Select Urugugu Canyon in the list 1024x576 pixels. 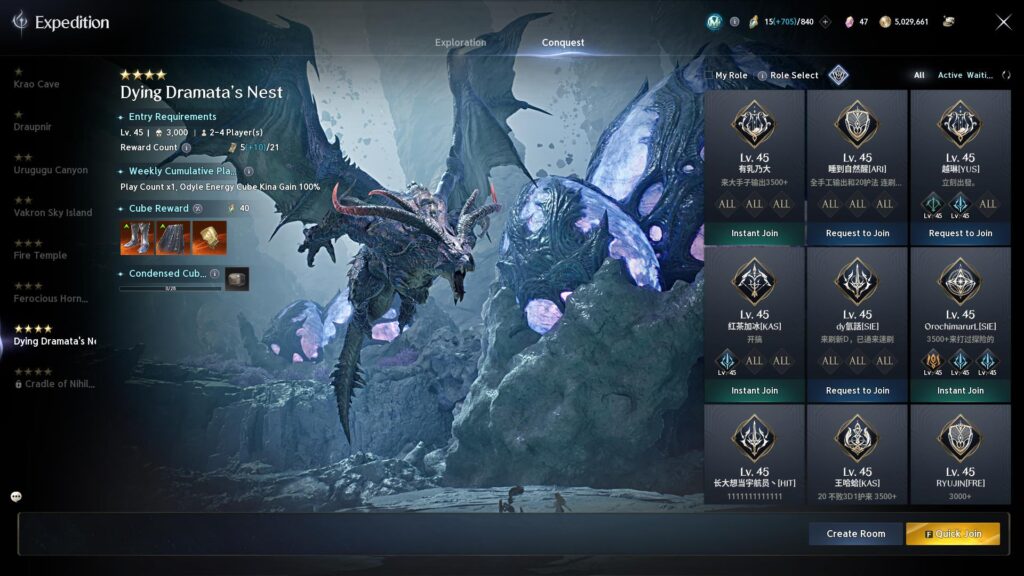[x=50, y=170]
